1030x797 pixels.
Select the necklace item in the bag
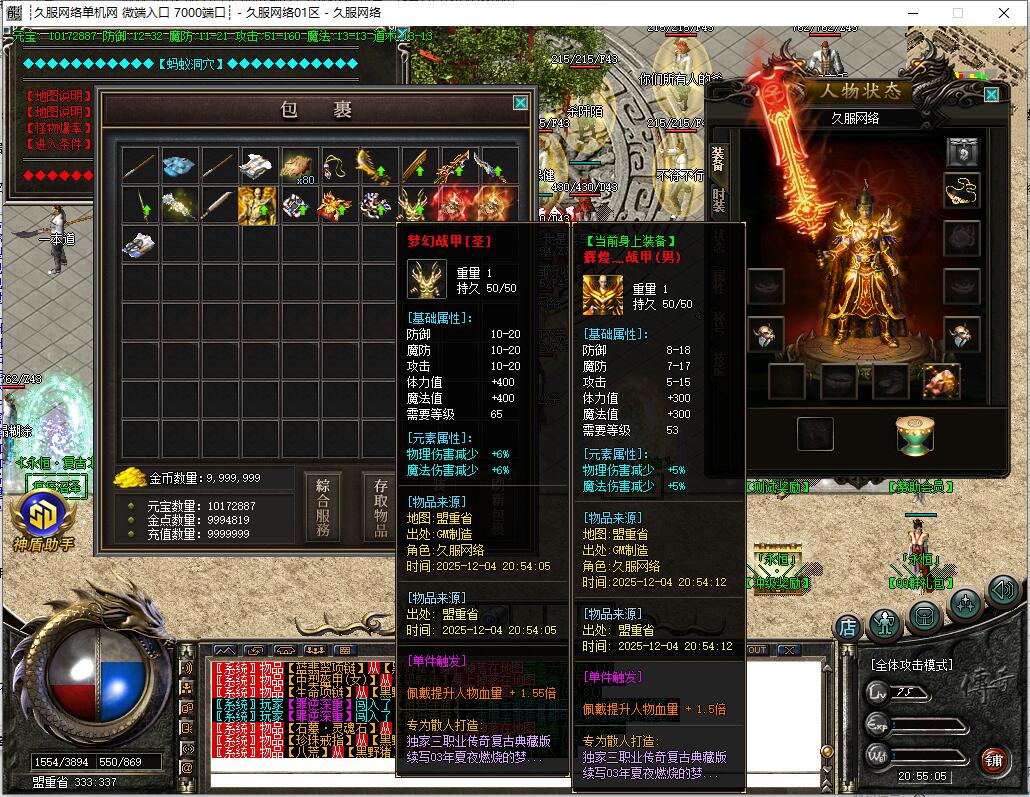click(x=337, y=165)
